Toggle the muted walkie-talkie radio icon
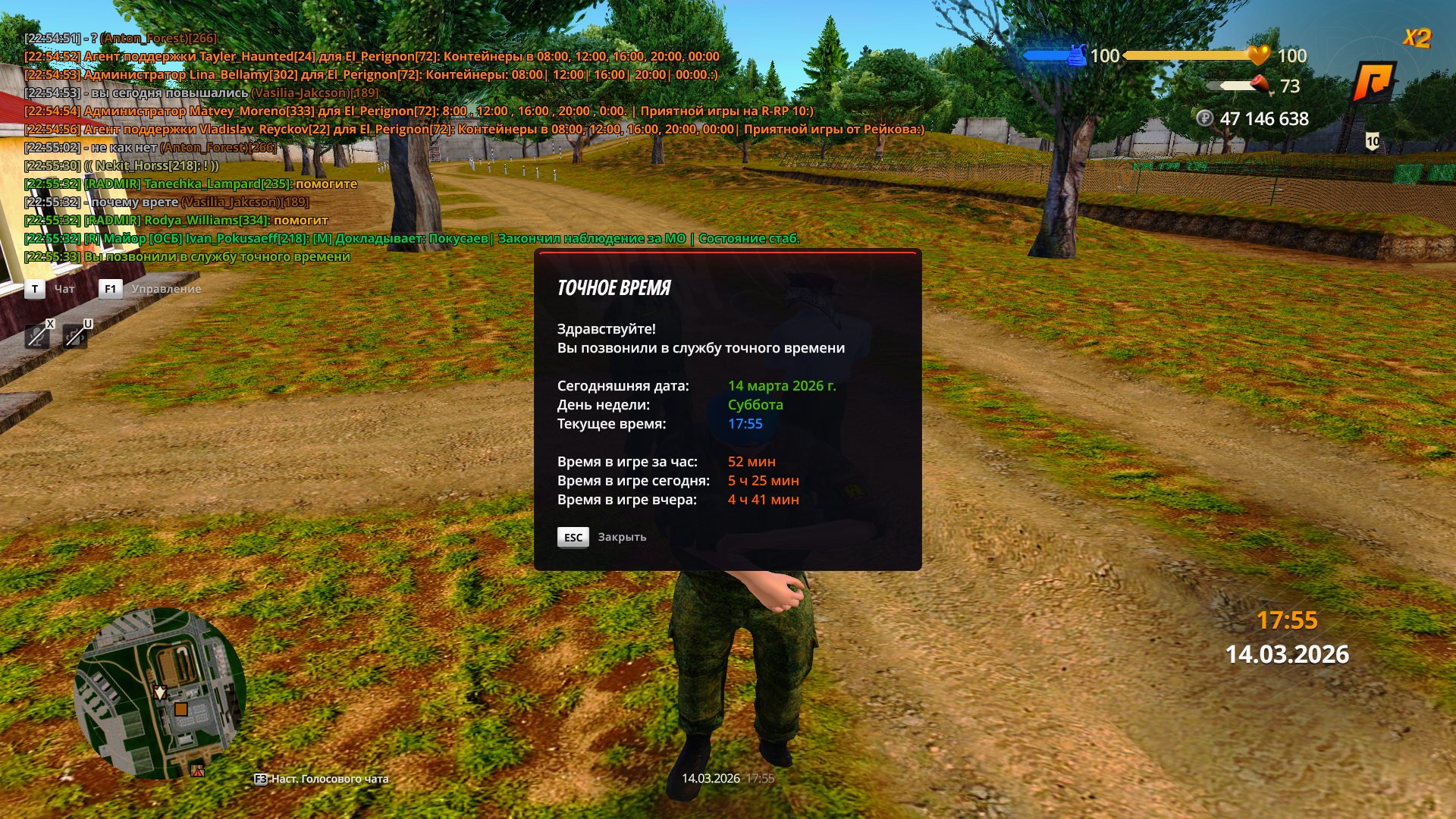Viewport: 1456px width, 819px height. pyautogui.click(x=75, y=336)
